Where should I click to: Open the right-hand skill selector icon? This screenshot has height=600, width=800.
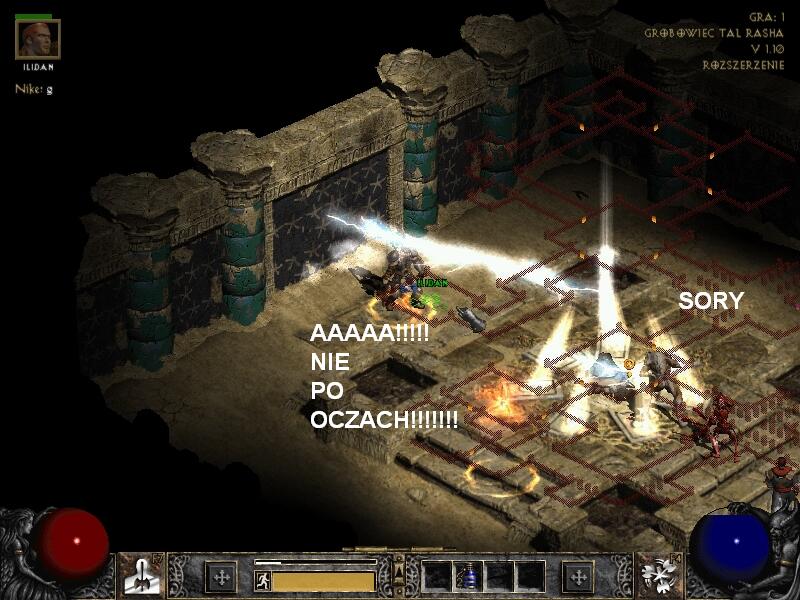tap(659, 577)
